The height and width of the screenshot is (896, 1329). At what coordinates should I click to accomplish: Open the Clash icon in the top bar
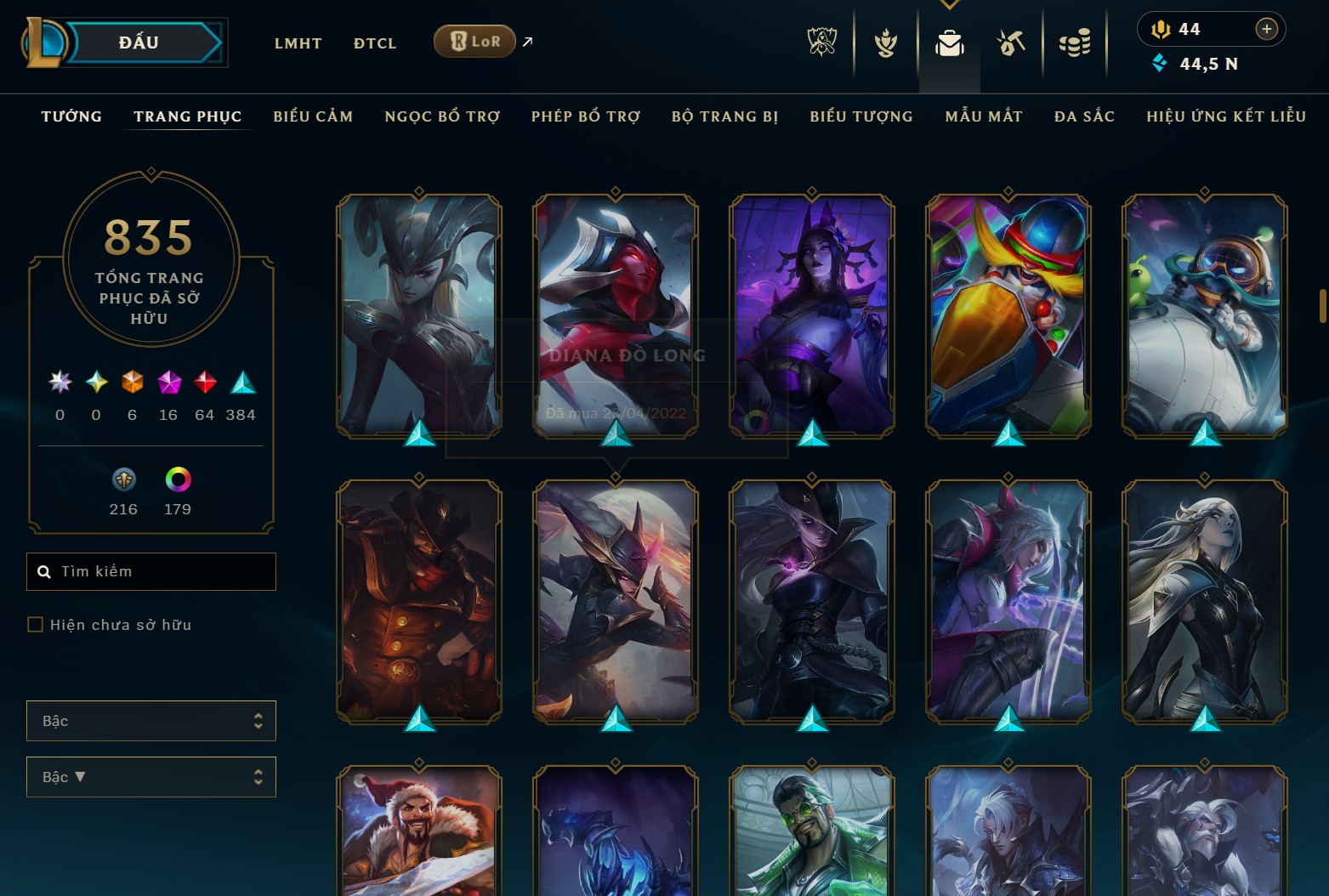pyautogui.click(x=884, y=43)
